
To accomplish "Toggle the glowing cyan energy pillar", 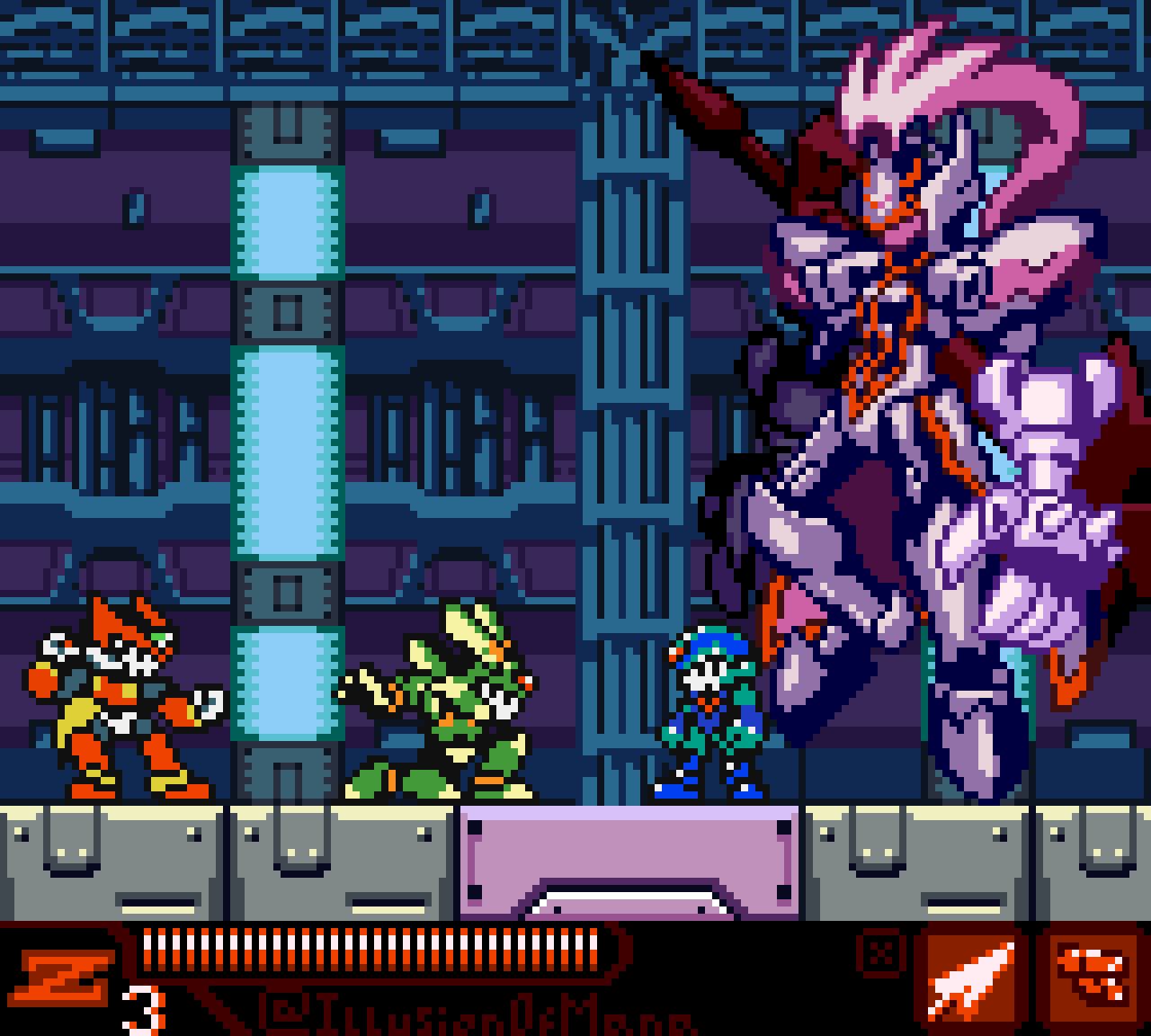I will [286, 450].
